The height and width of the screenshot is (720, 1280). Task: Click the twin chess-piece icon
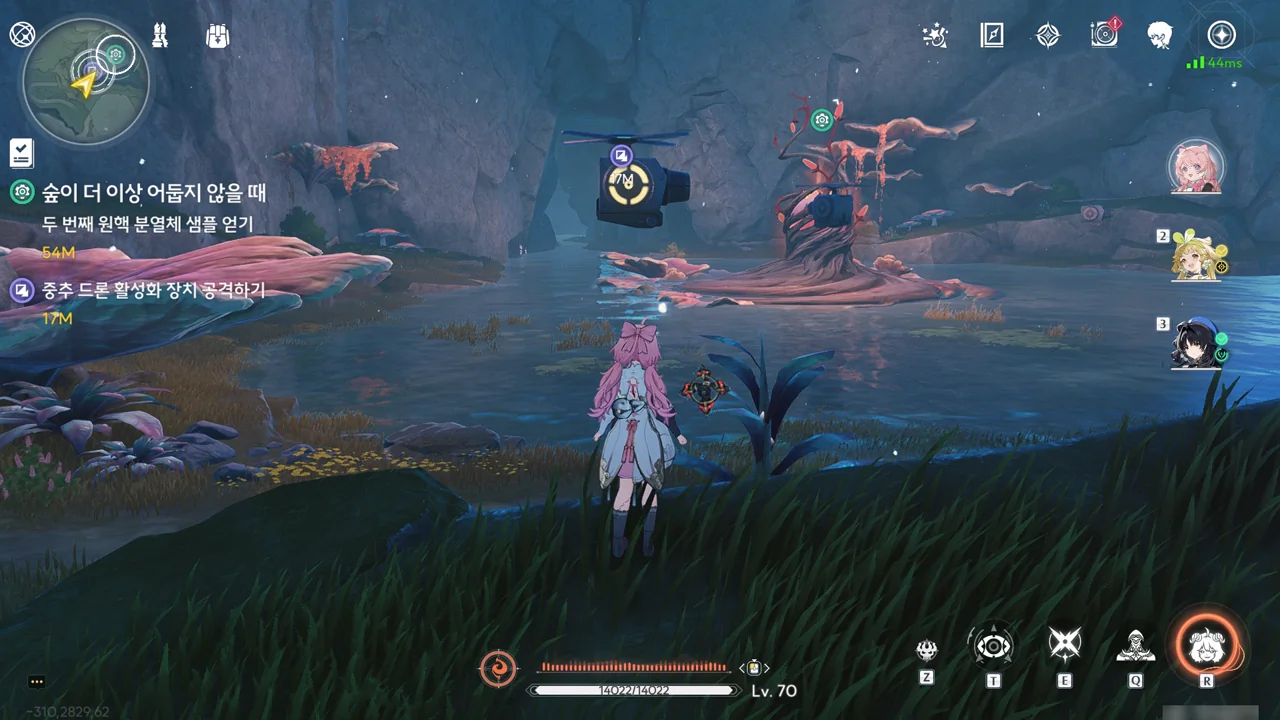(160, 35)
